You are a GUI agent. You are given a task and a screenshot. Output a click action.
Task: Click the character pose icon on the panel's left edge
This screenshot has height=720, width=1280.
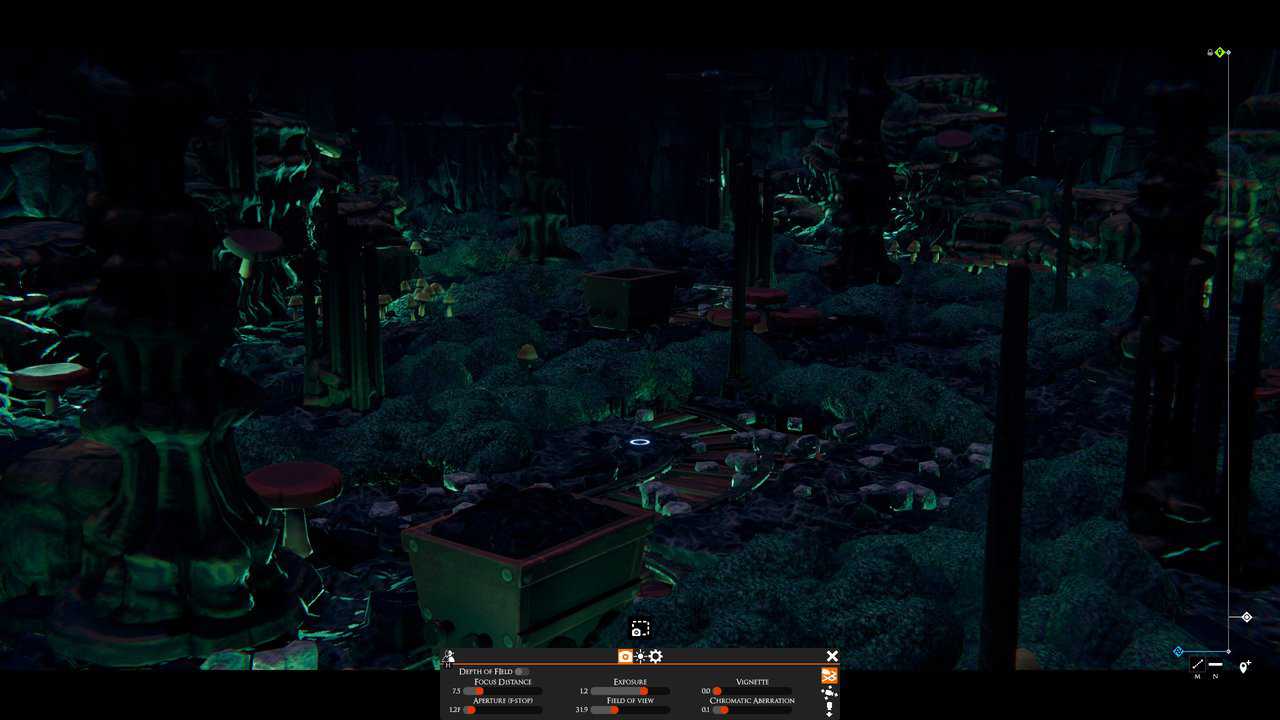(x=449, y=655)
